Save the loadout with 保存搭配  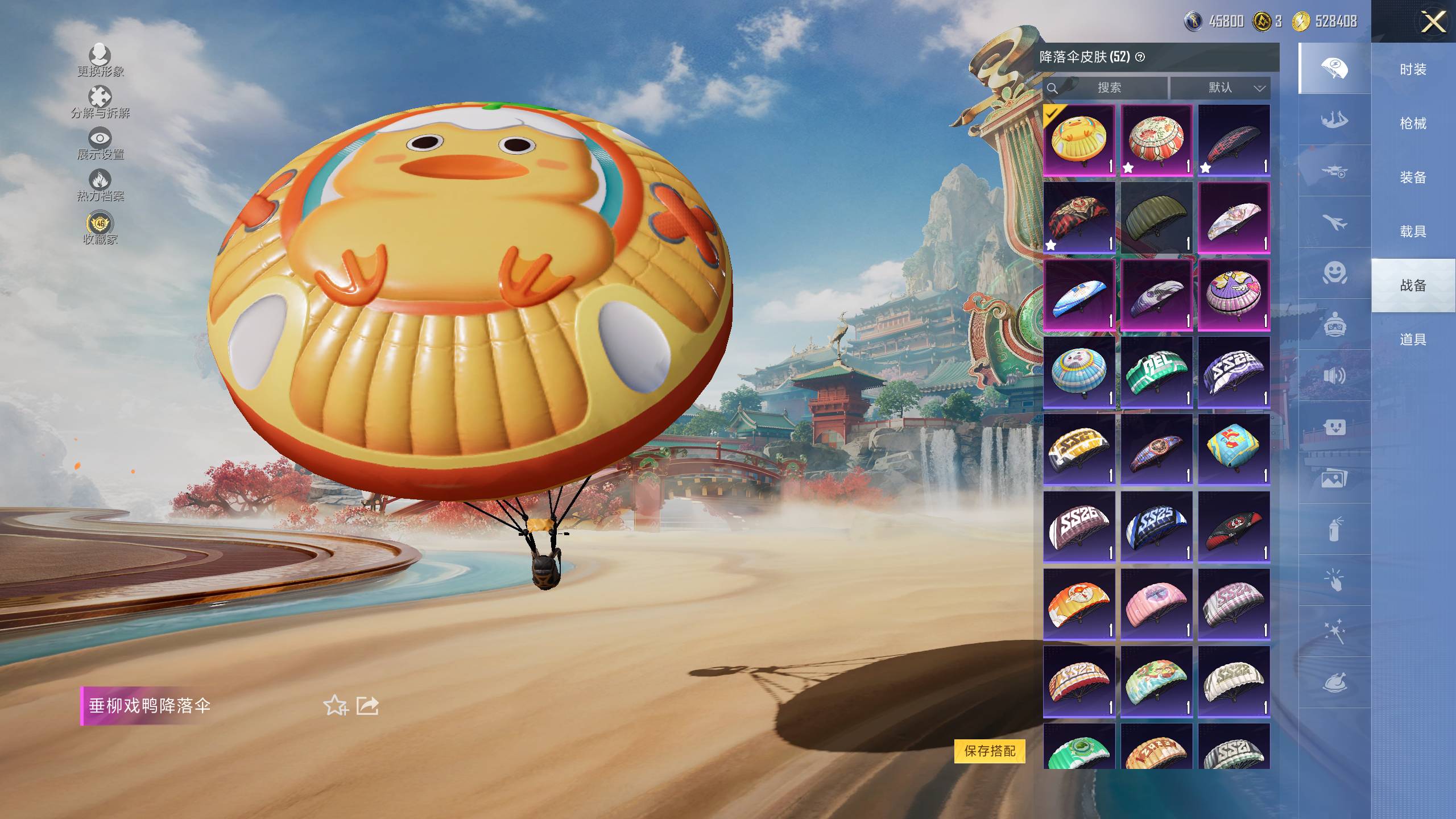coord(990,751)
